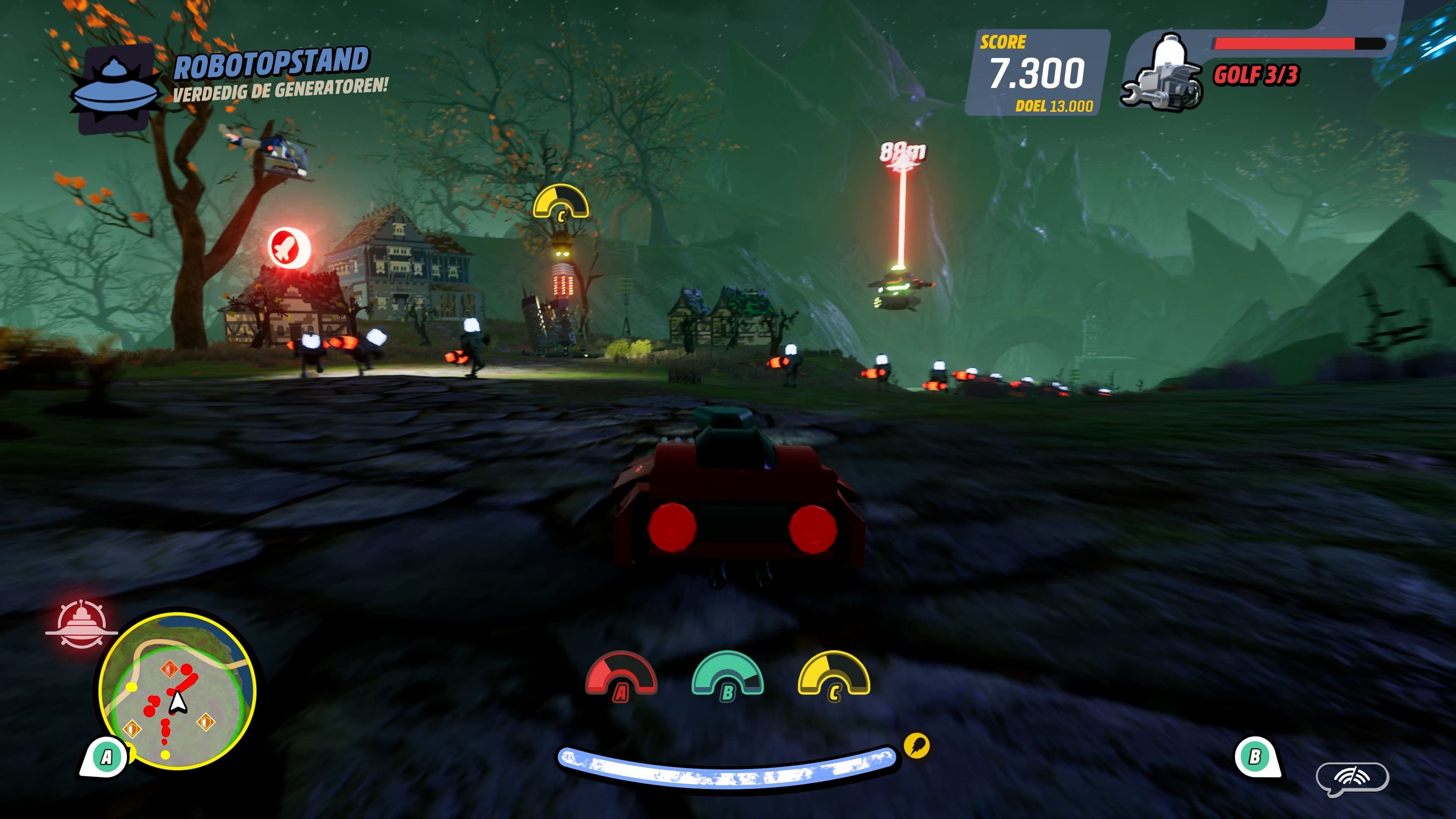Image resolution: width=1456 pixels, height=819 pixels.
Task: Open the network connection speech bubble icon
Action: 1352,779
